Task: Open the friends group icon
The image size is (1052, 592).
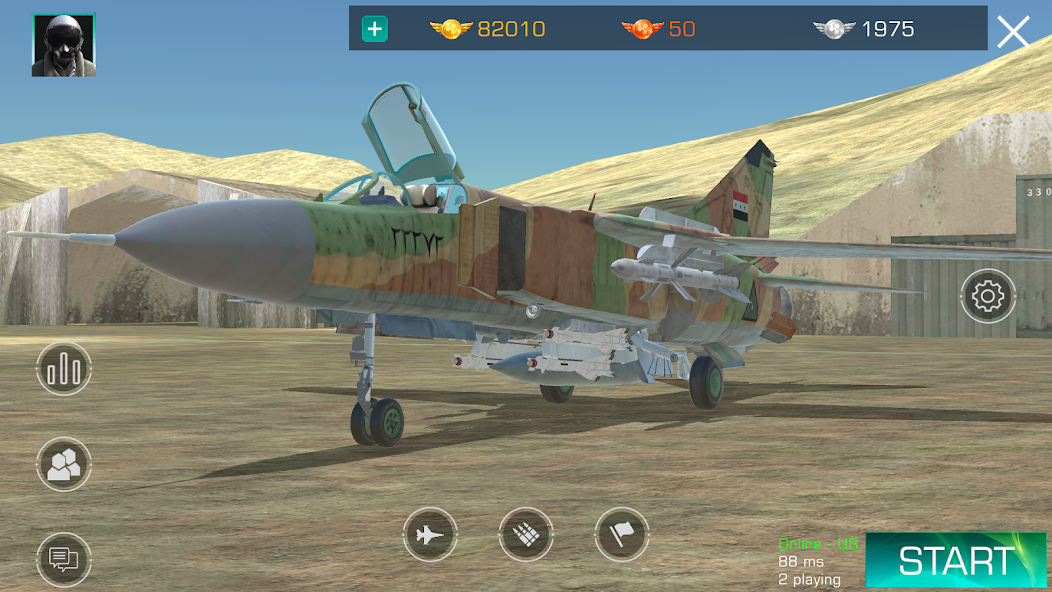Action: pyautogui.click(x=64, y=464)
